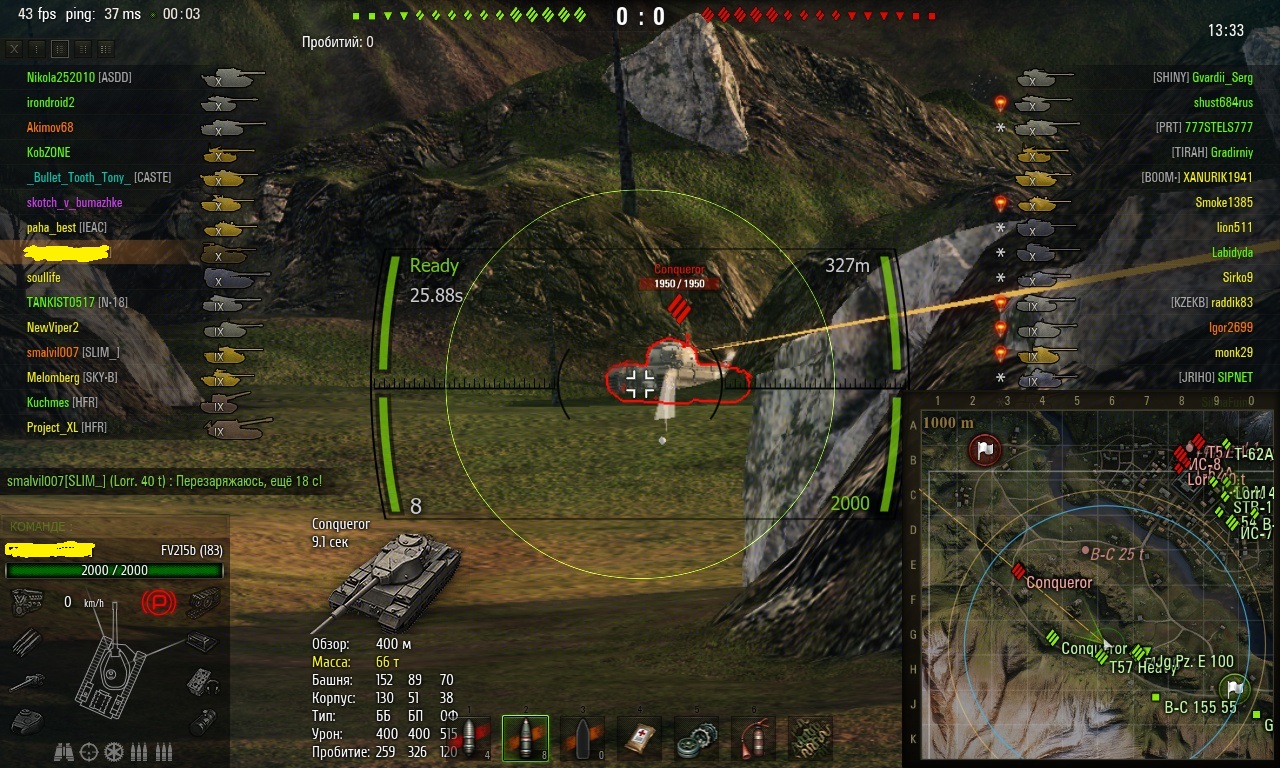The width and height of the screenshot is (1280, 768).
Task: Choose the highlighted premium shell with 8 rounds
Action: click(x=525, y=739)
